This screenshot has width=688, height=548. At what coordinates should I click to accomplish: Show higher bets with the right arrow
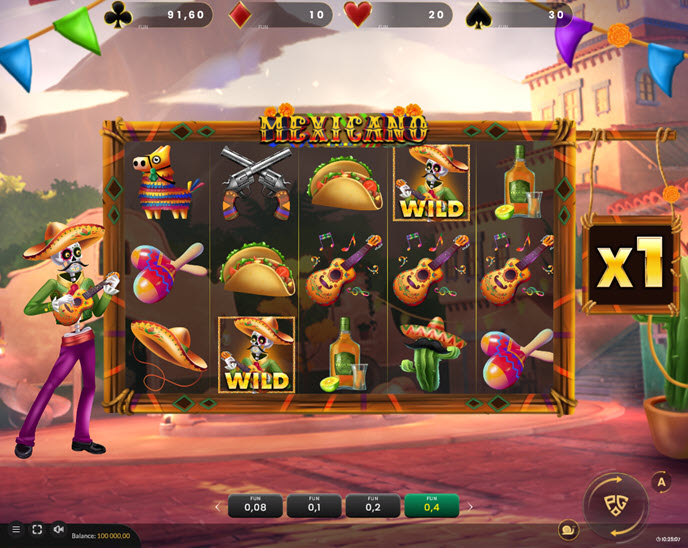470,507
